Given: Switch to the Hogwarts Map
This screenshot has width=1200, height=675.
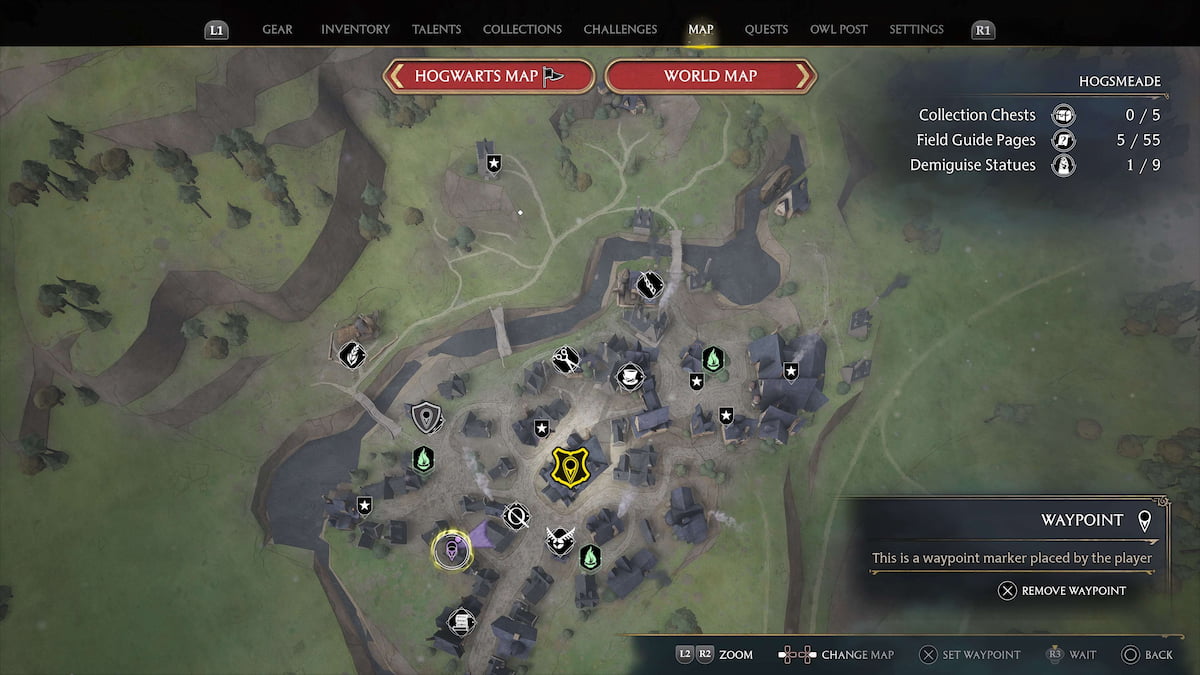Looking at the screenshot, I should 489,76.
